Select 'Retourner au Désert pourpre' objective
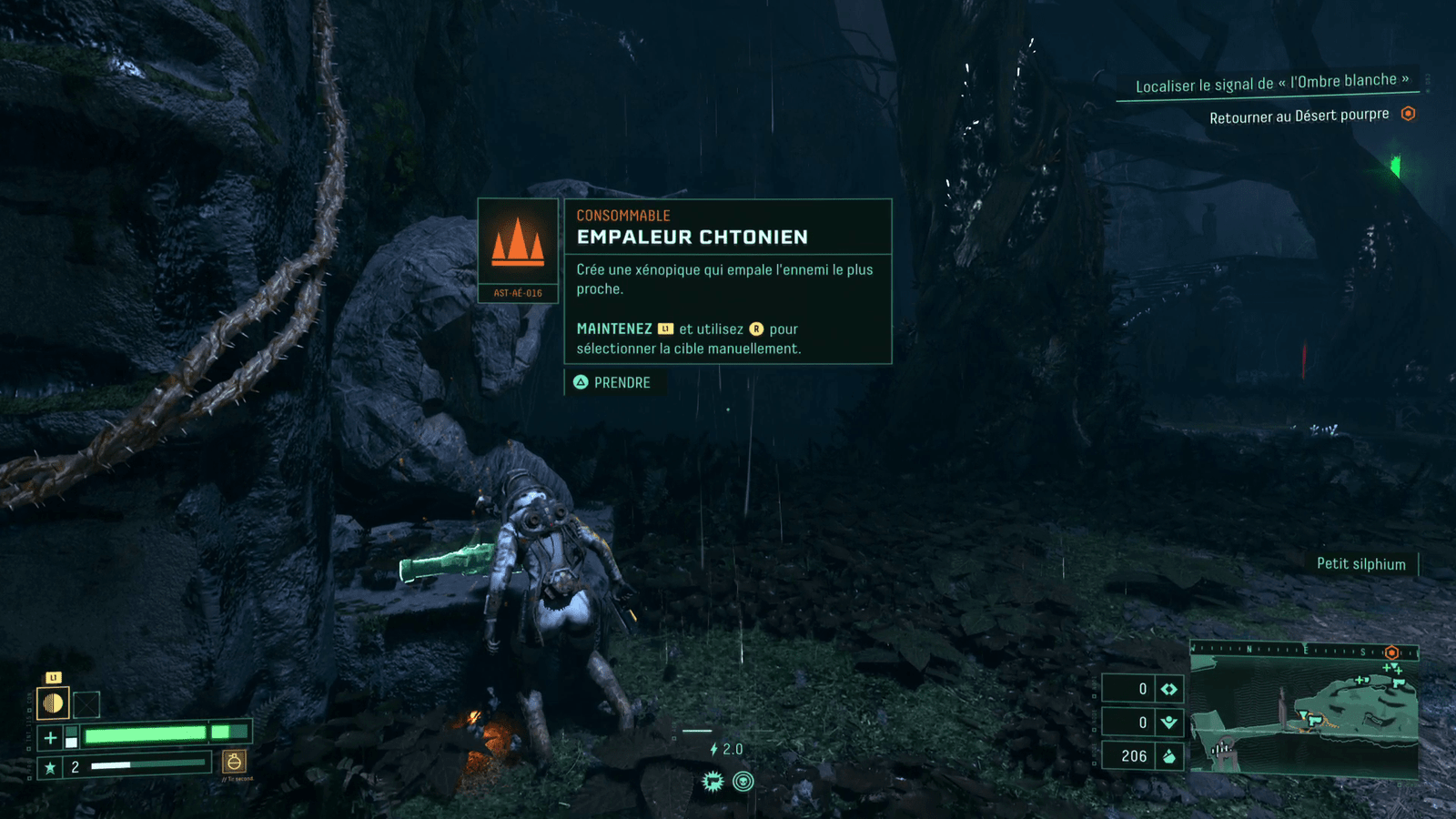Image resolution: width=1456 pixels, height=819 pixels. click(1299, 116)
